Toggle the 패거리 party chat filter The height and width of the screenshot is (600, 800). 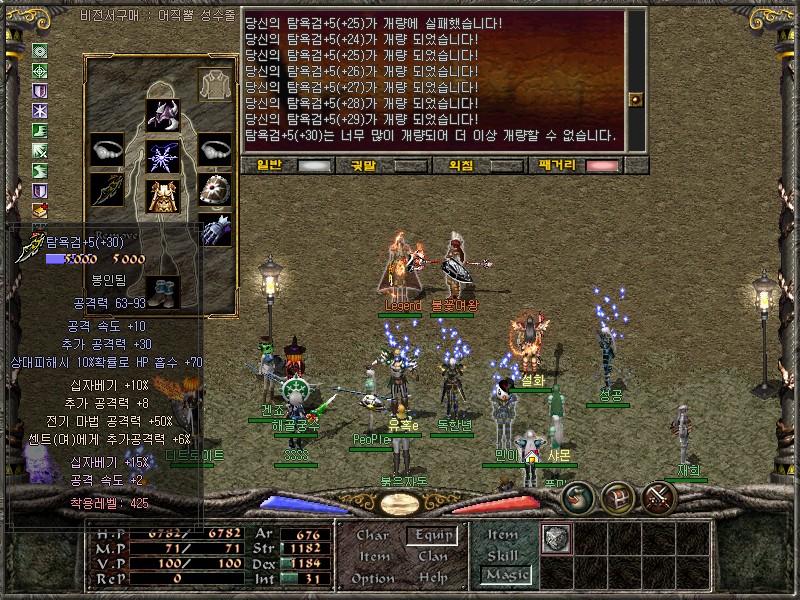point(602,166)
